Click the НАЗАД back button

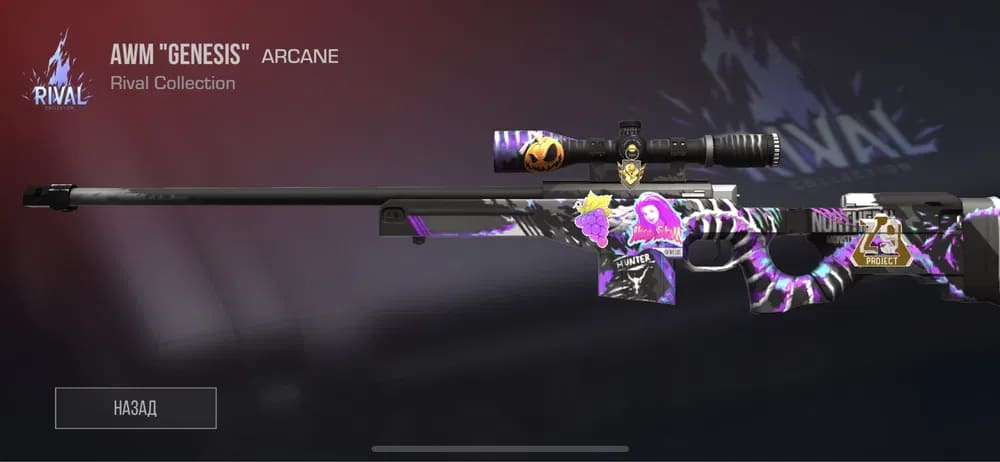click(135, 408)
